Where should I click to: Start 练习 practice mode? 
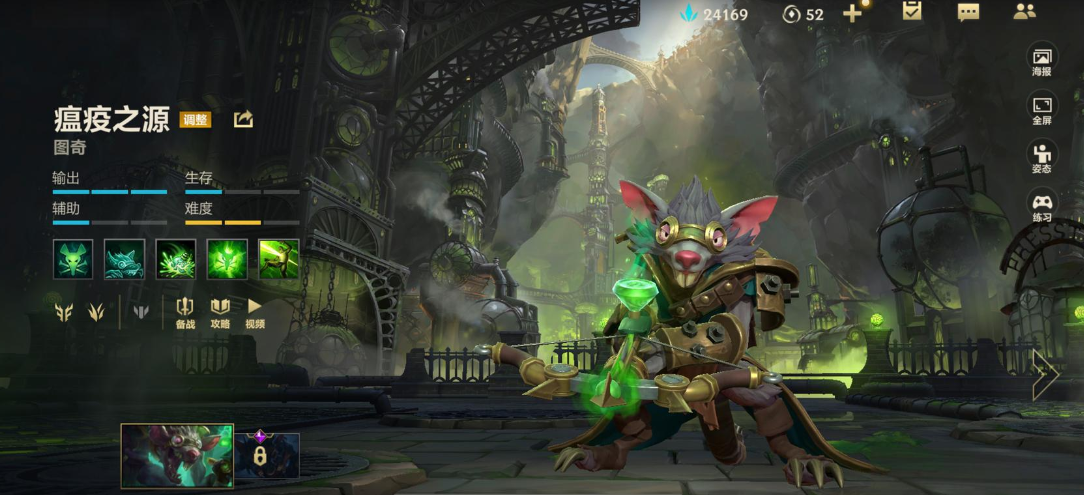[1042, 207]
